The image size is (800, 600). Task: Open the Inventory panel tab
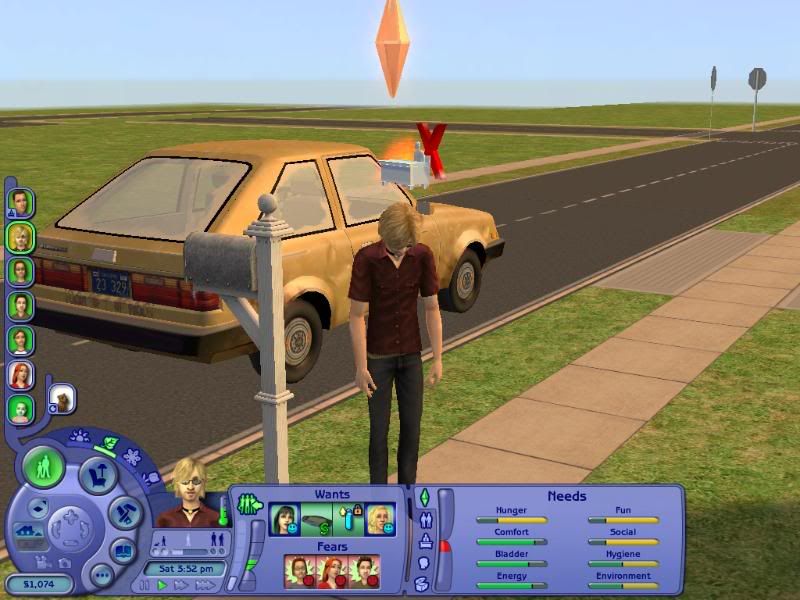tap(423, 583)
